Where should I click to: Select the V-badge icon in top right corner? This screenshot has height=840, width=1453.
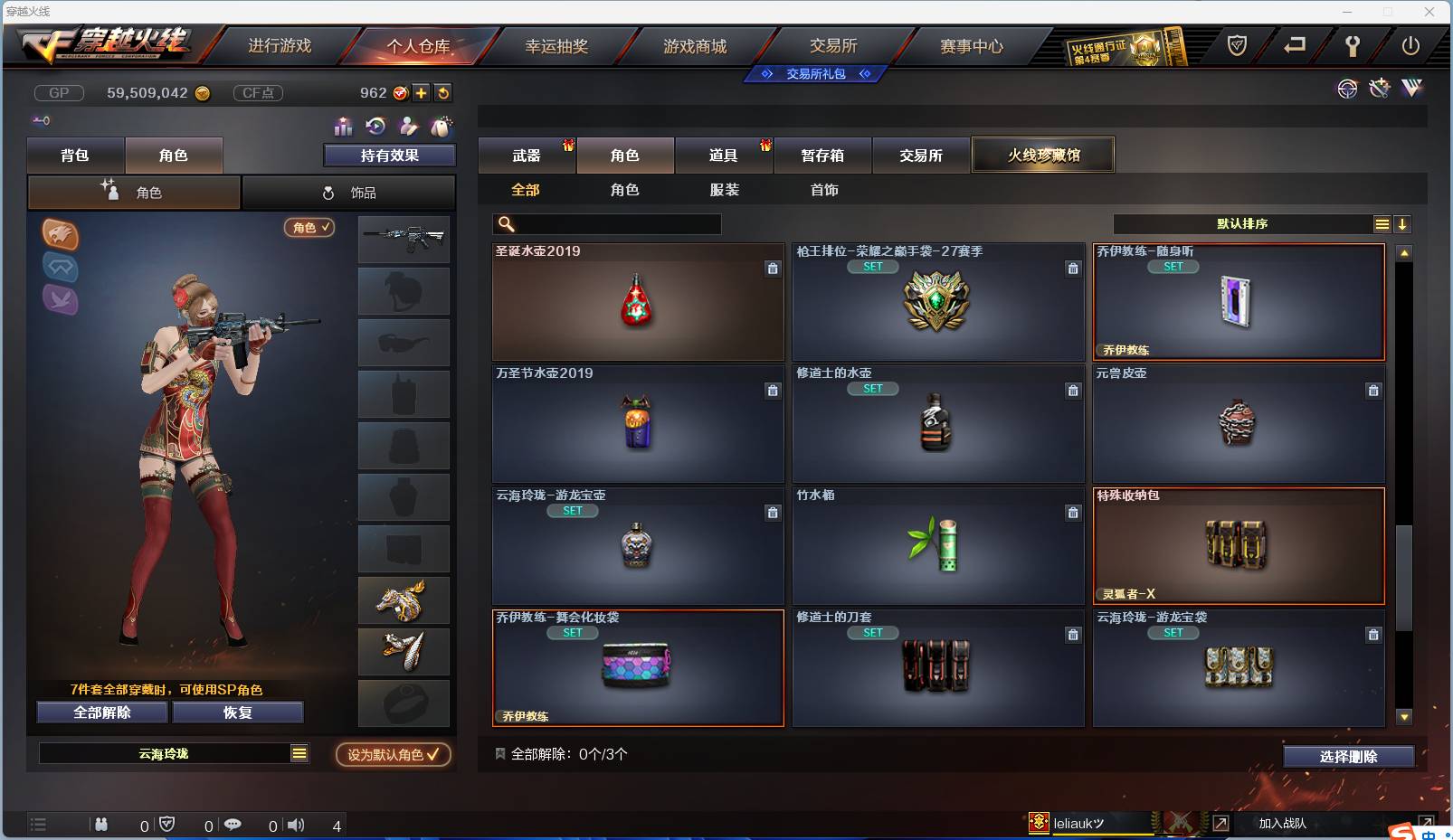(1410, 89)
